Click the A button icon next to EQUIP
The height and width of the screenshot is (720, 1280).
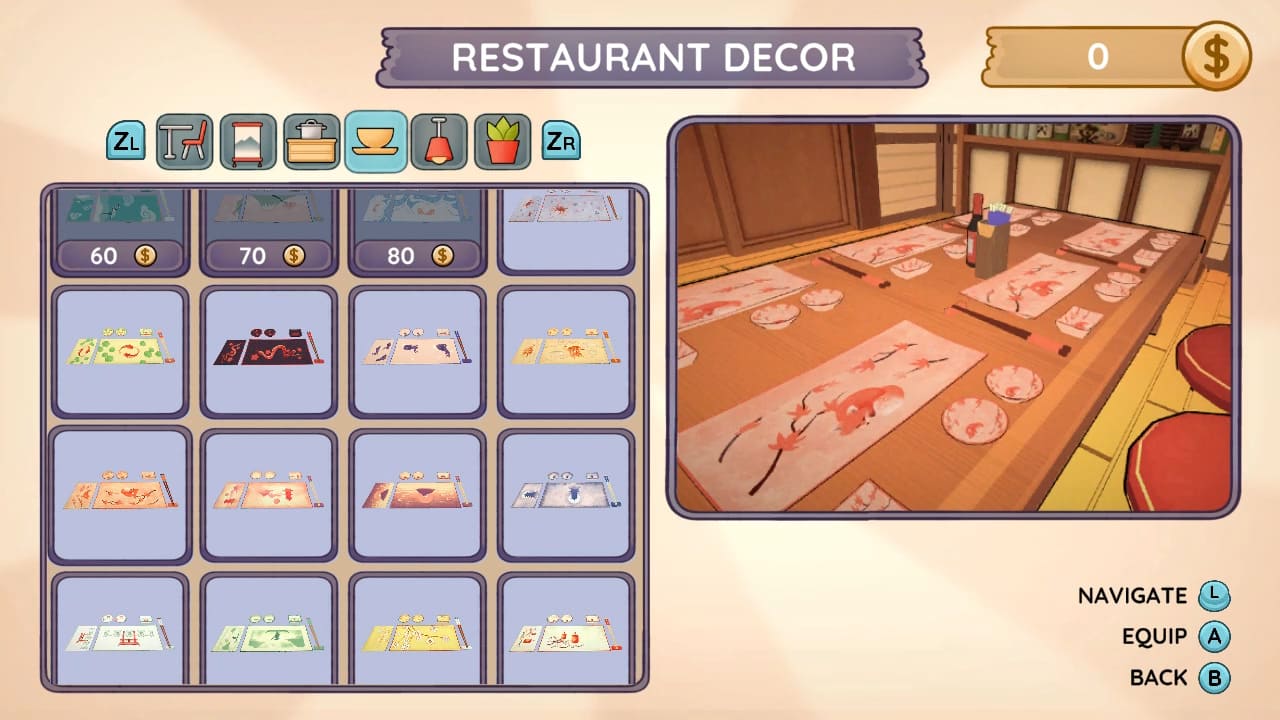coord(1213,636)
